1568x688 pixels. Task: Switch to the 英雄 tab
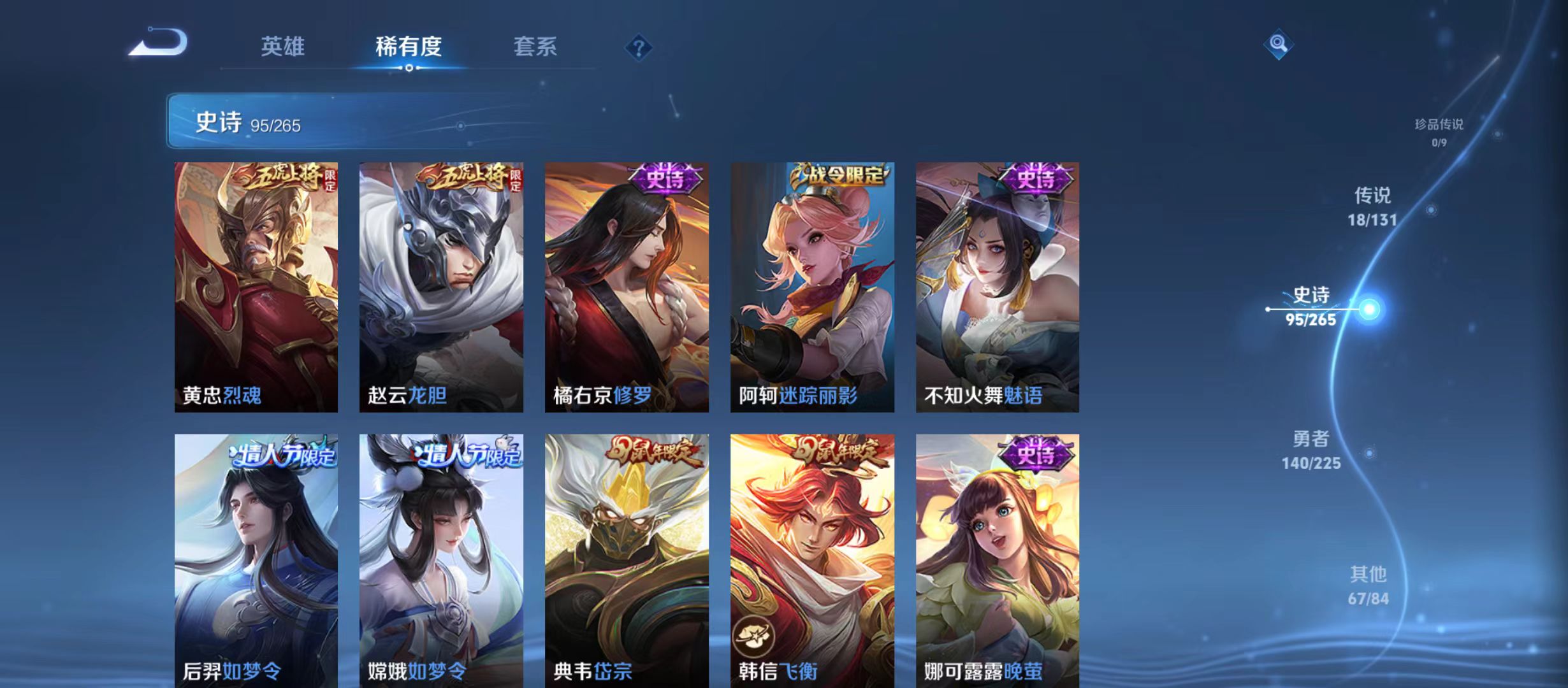coord(283,47)
